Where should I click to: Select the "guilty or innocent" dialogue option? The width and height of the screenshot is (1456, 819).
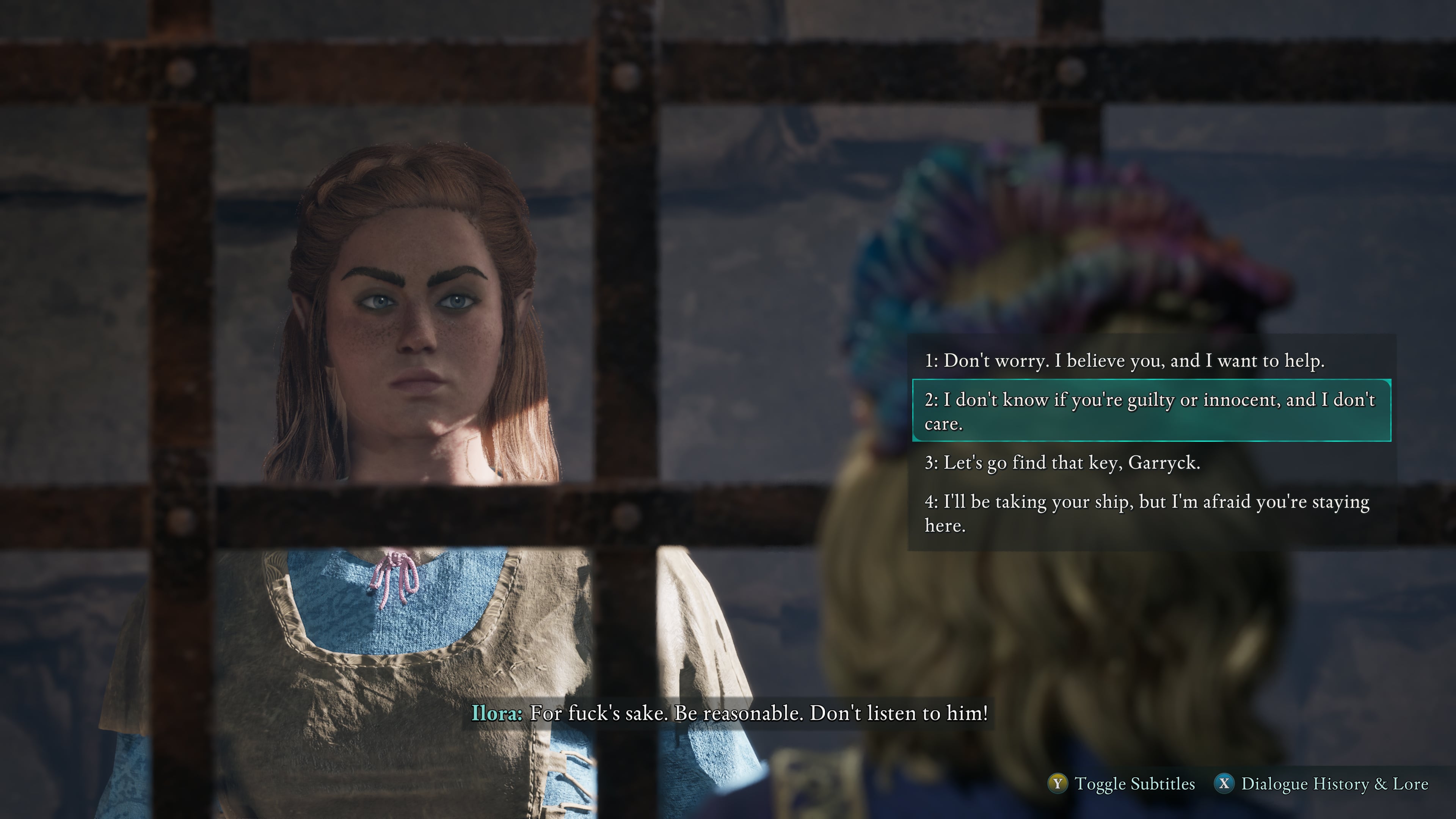tap(1151, 411)
